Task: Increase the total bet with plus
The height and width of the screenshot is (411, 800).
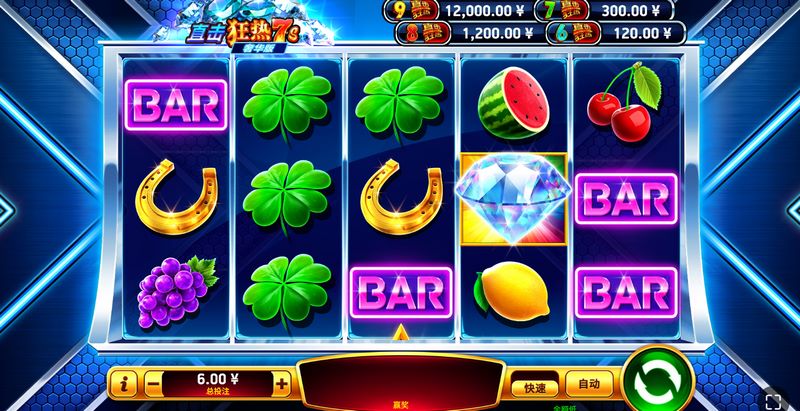Action: (x=282, y=383)
